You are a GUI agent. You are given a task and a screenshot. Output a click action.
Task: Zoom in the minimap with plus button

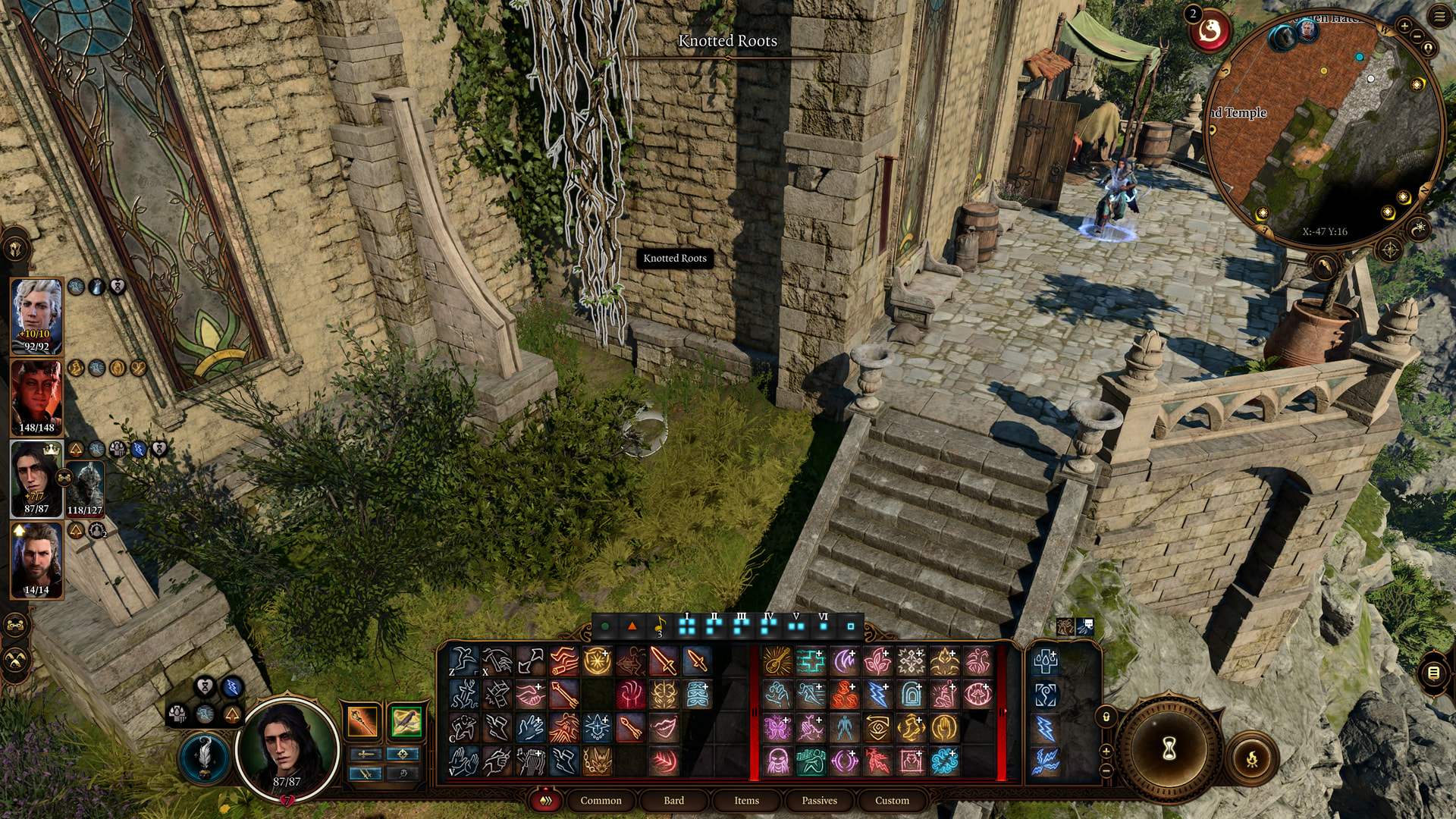pos(1404,27)
